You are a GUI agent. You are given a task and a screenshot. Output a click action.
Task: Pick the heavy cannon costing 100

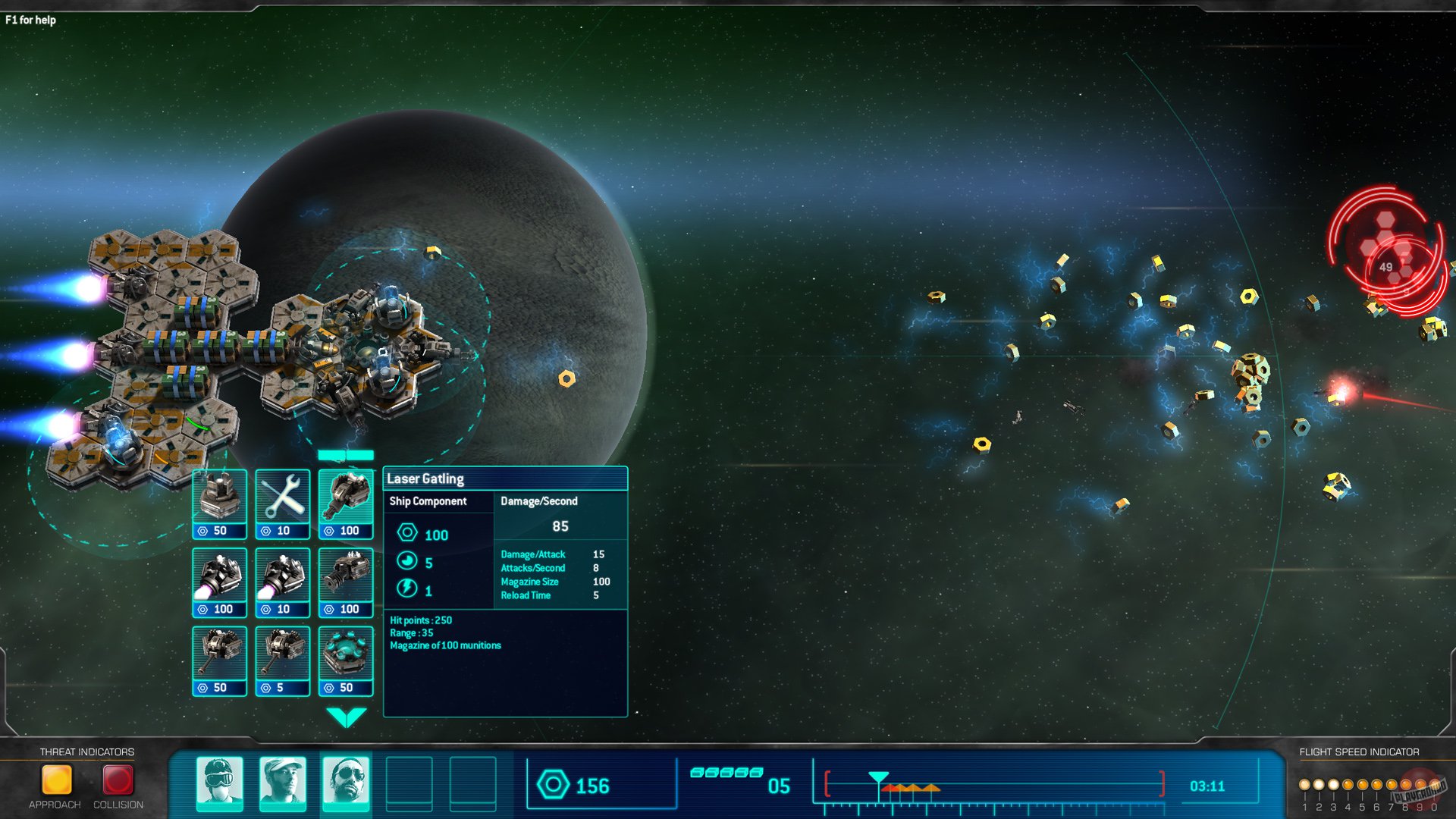[346, 582]
